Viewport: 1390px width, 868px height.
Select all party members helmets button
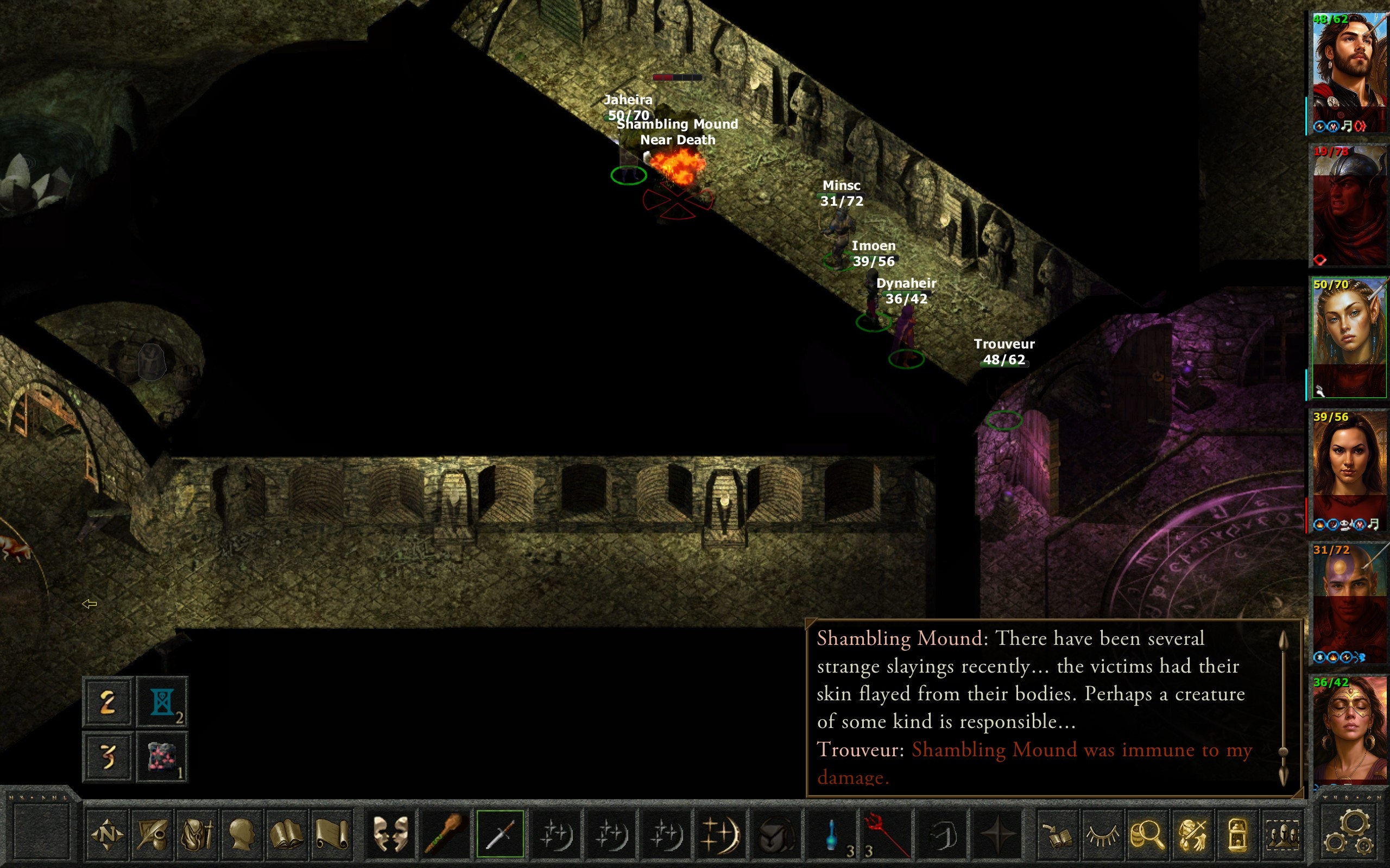click(x=1281, y=834)
